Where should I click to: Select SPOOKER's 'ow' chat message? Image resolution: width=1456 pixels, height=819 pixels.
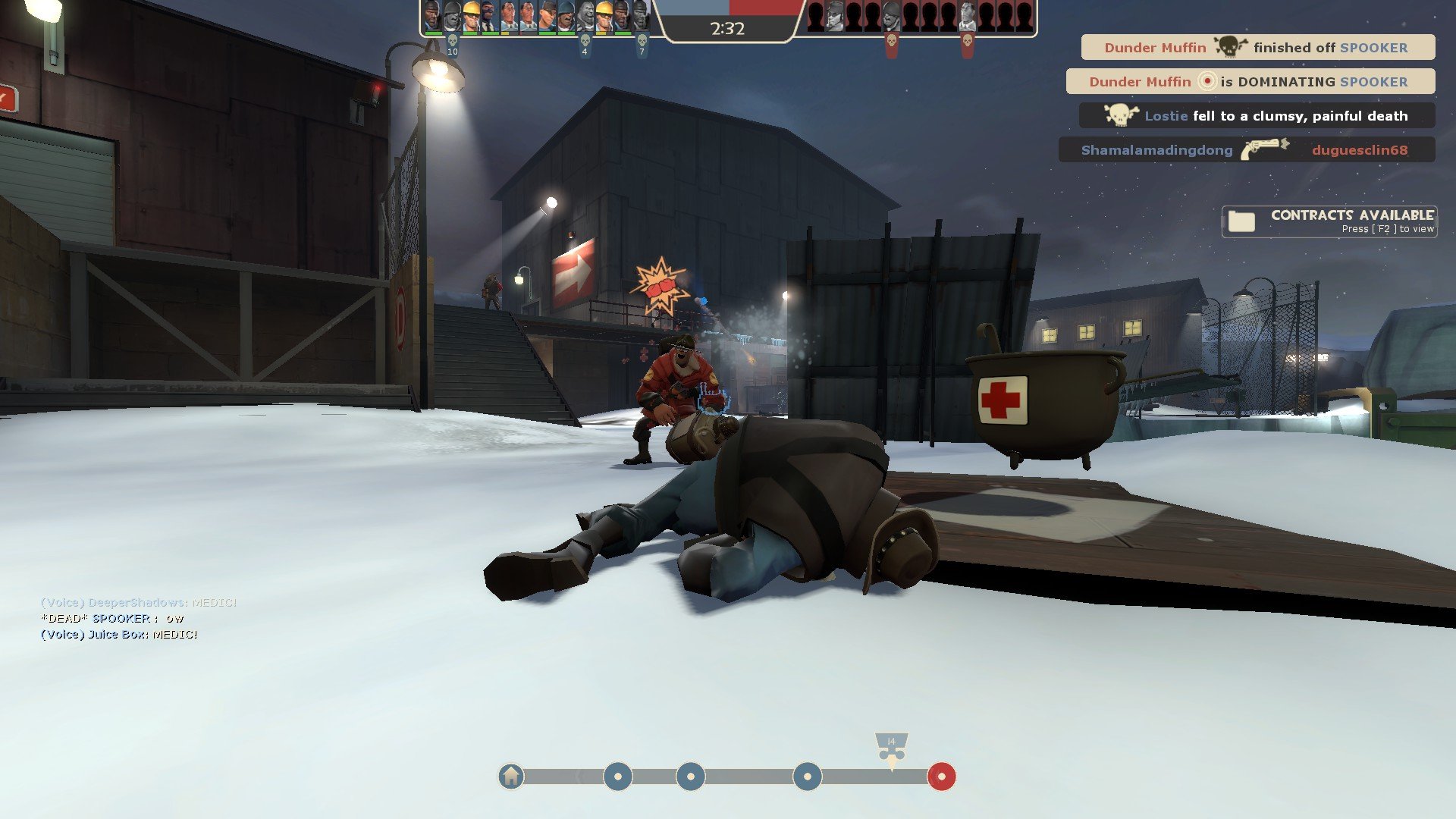tap(112, 618)
